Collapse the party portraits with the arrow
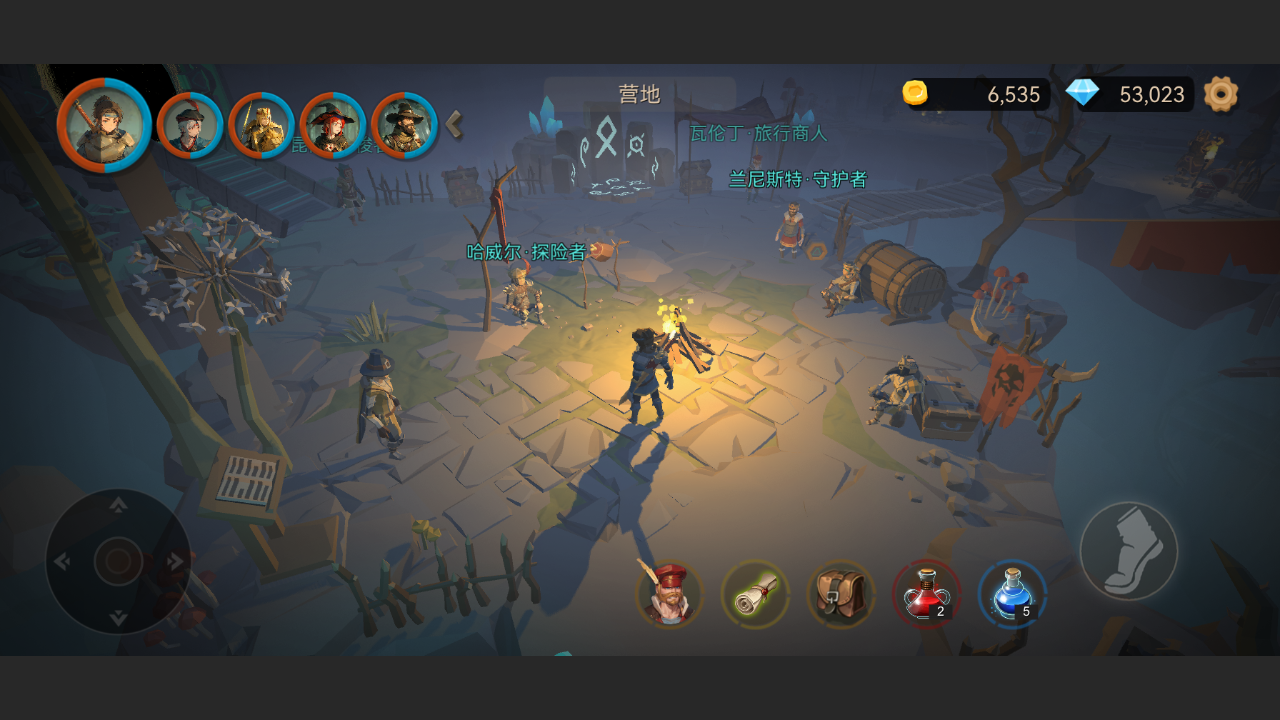The width and height of the screenshot is (1280, 720). coord(454,125)
